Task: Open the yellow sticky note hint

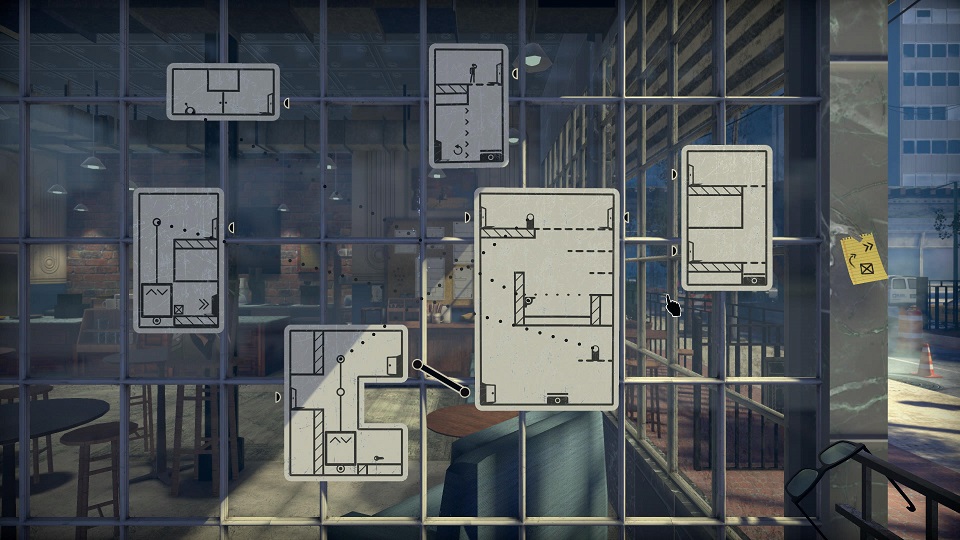Action: (x=864, y=256)
